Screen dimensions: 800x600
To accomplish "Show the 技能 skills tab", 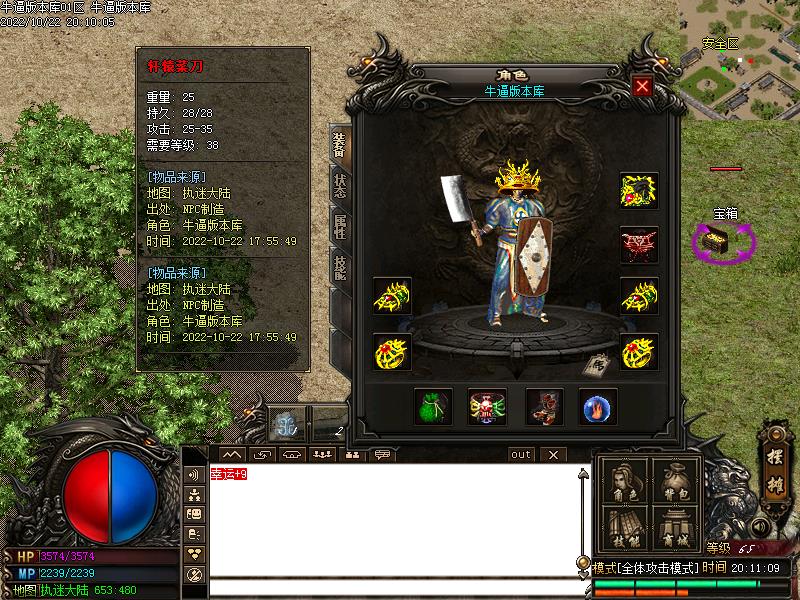I will 340,267.
